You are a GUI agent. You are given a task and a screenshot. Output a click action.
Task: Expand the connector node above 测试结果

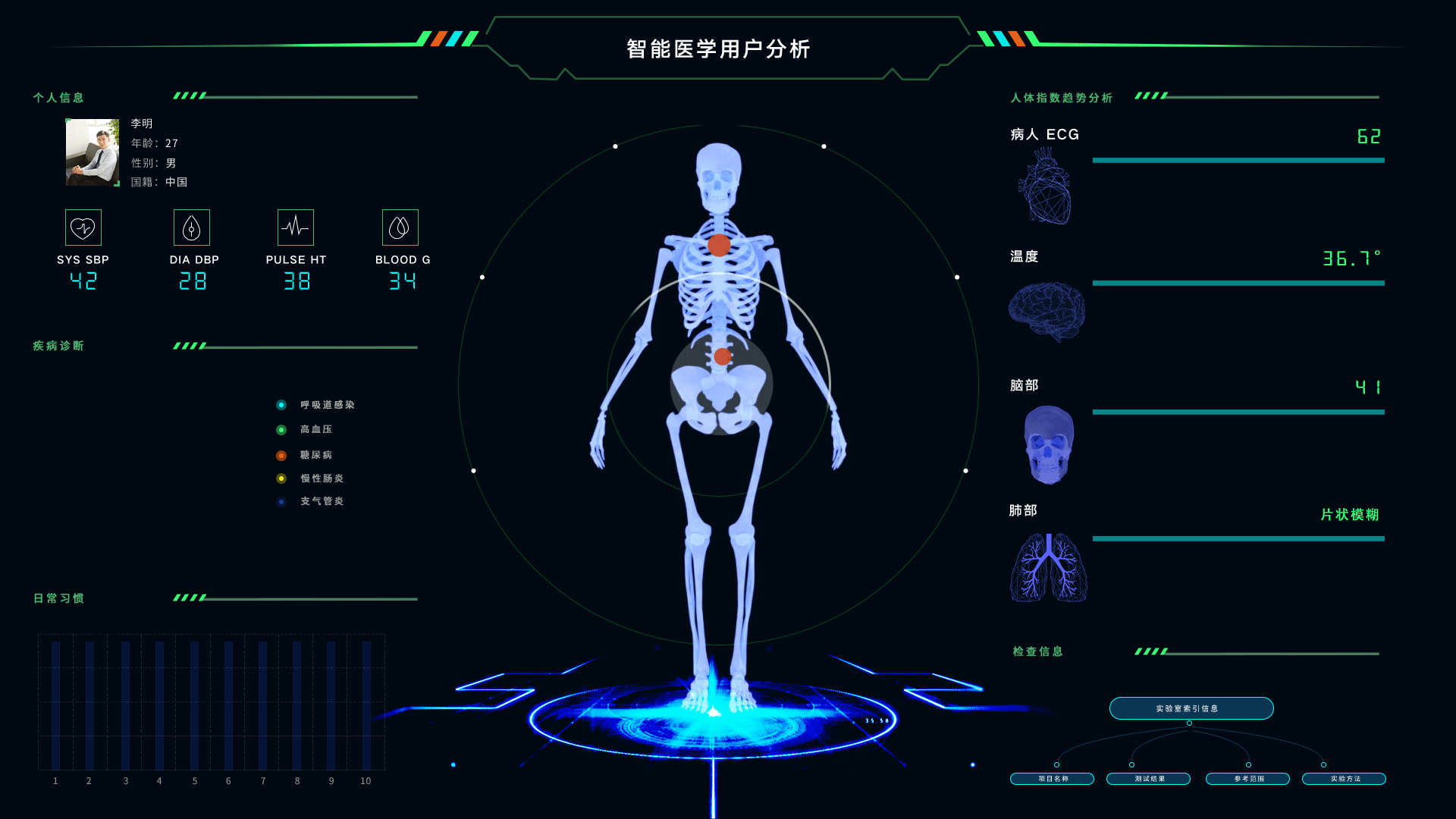click(1133, 764)
